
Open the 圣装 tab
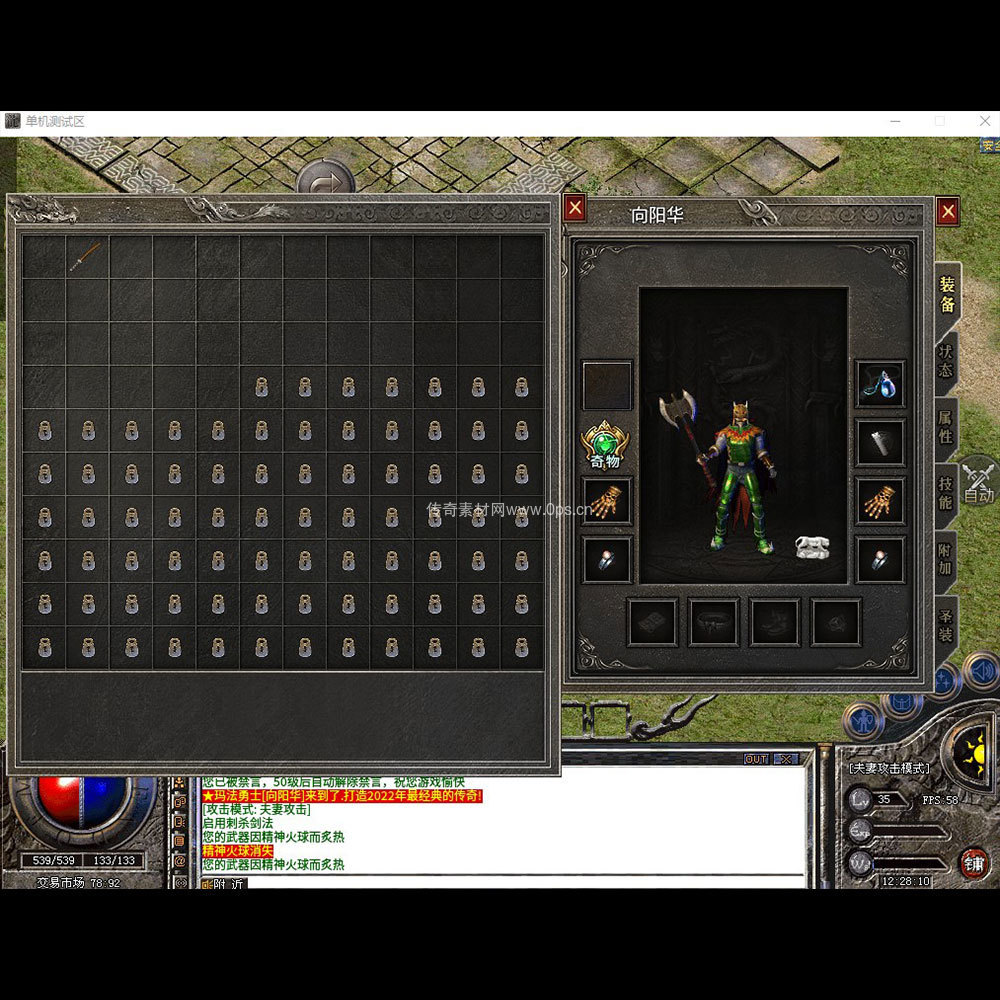(x=945, y=626)
